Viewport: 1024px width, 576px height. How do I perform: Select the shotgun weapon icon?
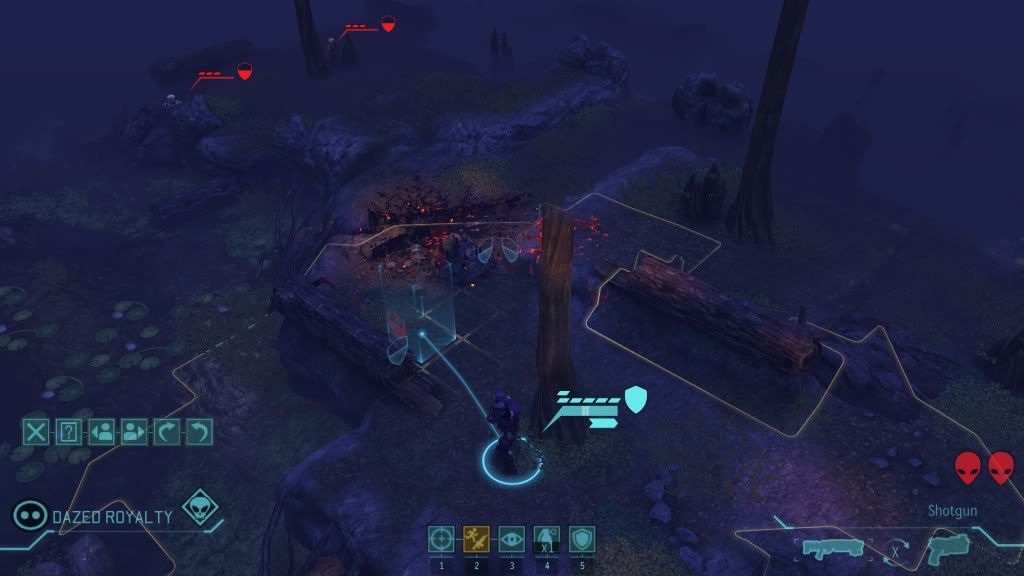coord(832,549)
